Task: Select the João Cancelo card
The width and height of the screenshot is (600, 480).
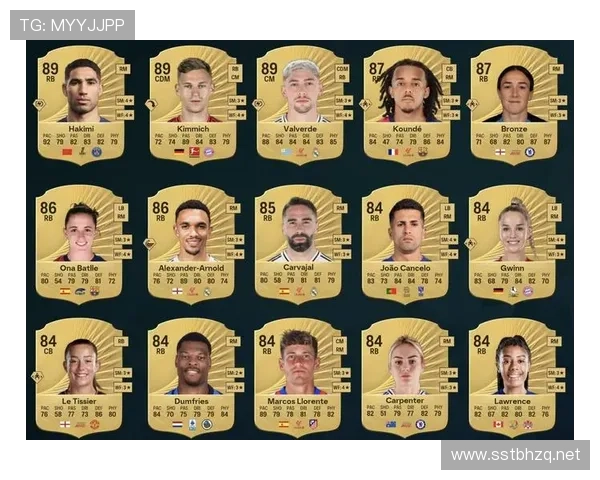Action: tap(408, 242)
